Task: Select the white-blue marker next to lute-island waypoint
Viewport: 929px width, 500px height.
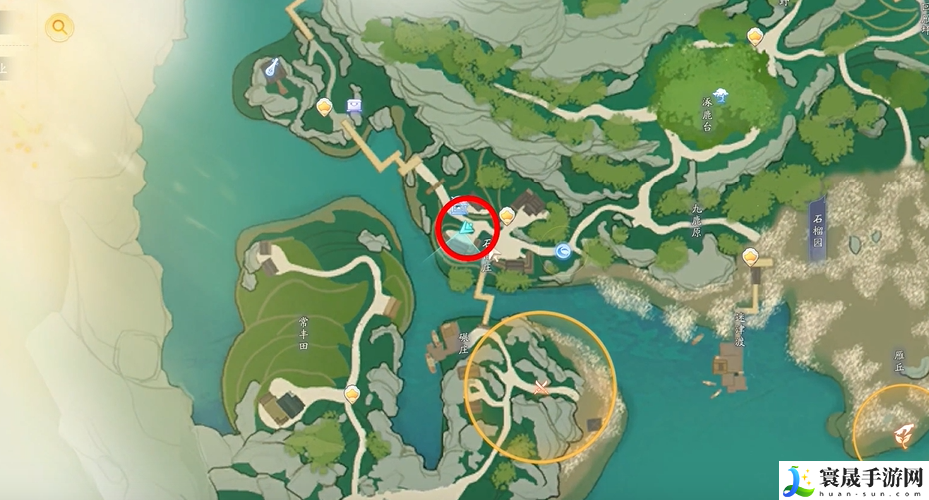Action: 353,104
